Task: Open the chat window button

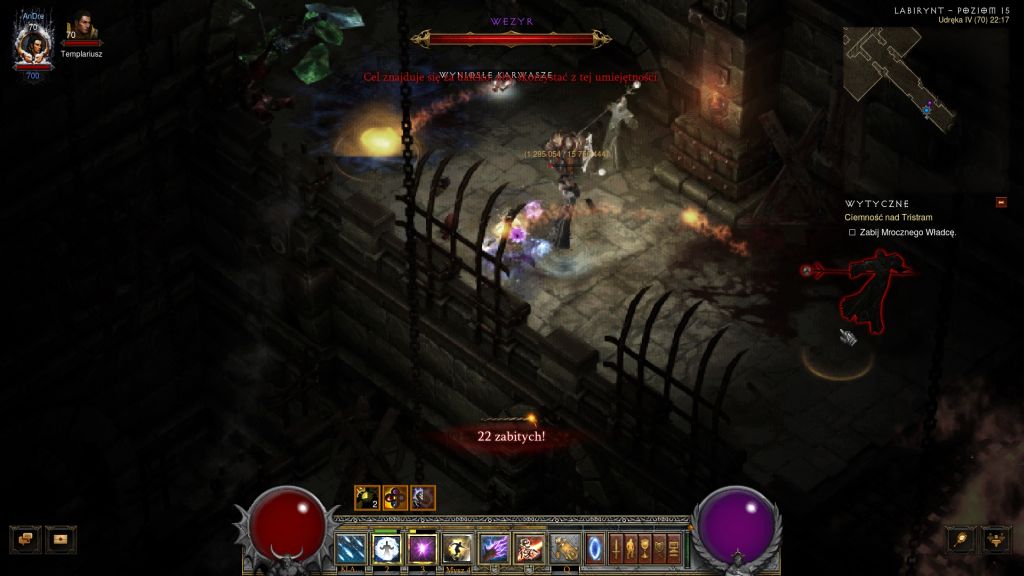Action: point(25,539)
